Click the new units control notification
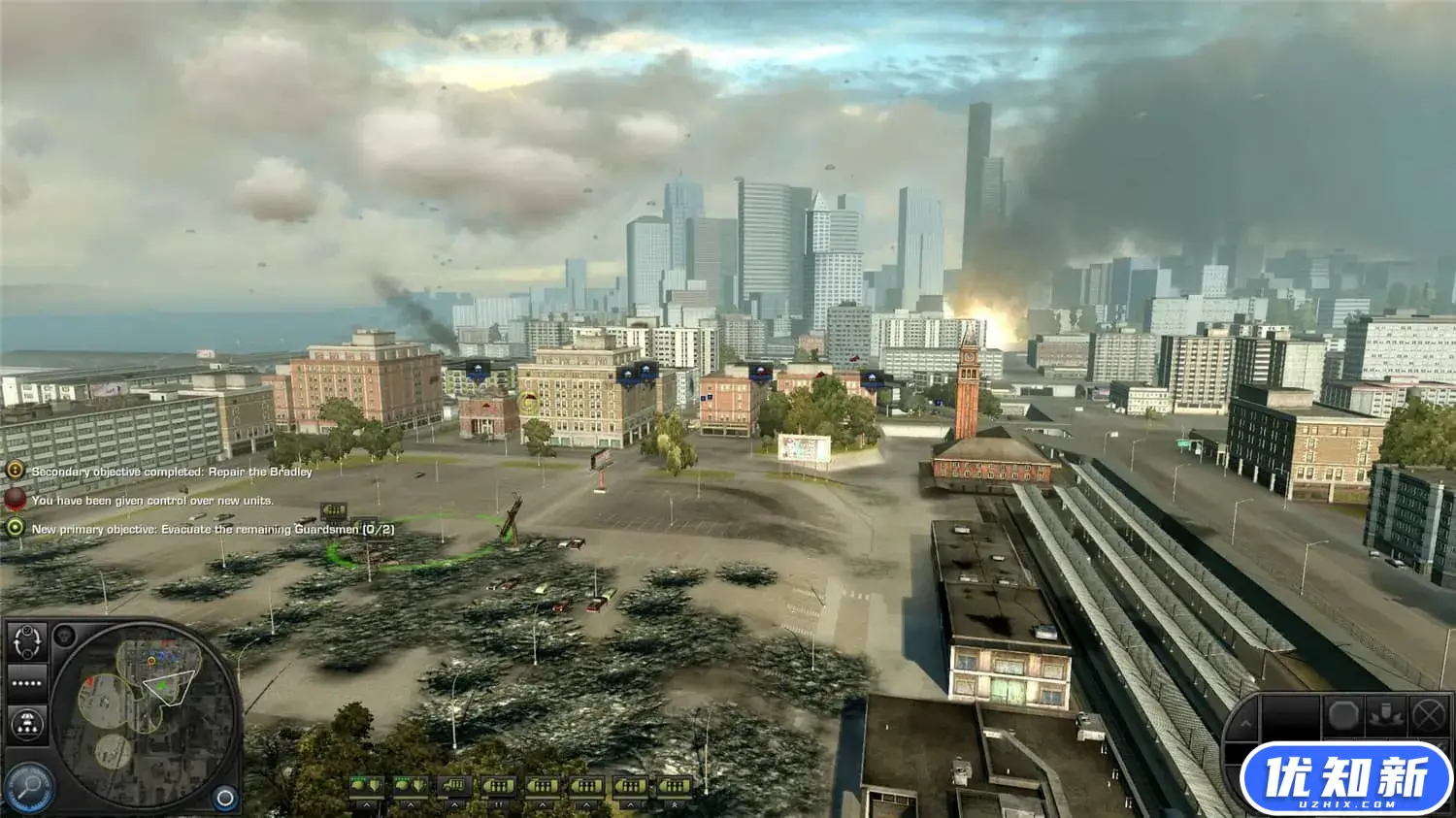This screenshot has height=818, width=1456. [x=153, y=501]
